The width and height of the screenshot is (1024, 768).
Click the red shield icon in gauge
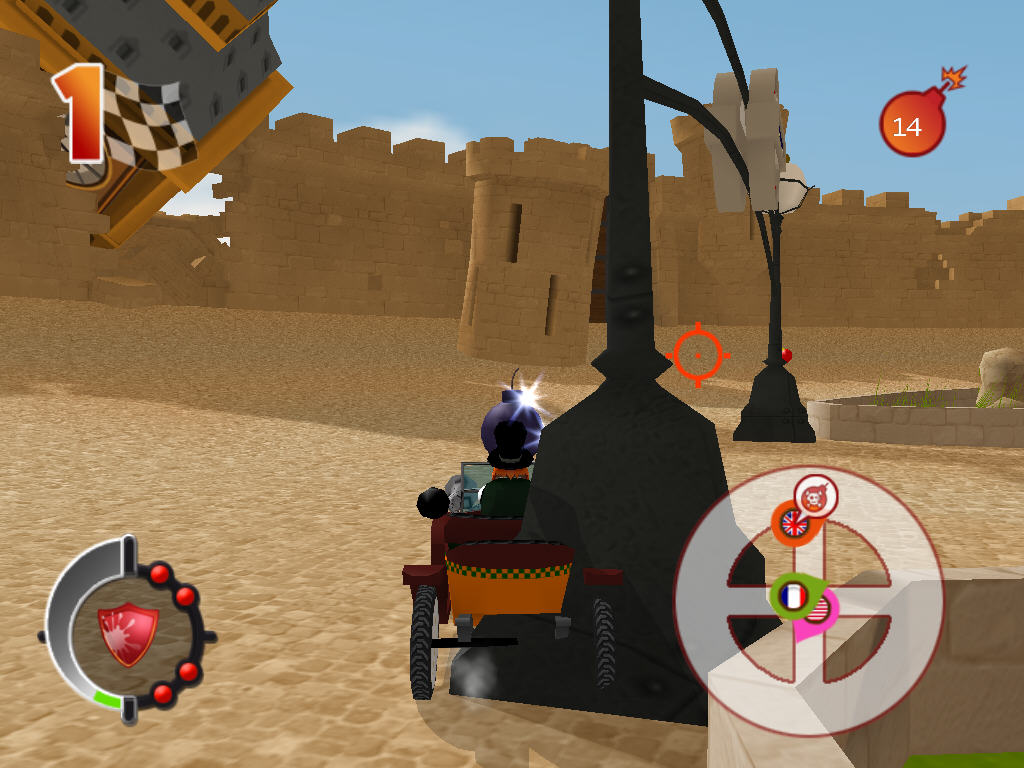127,632
